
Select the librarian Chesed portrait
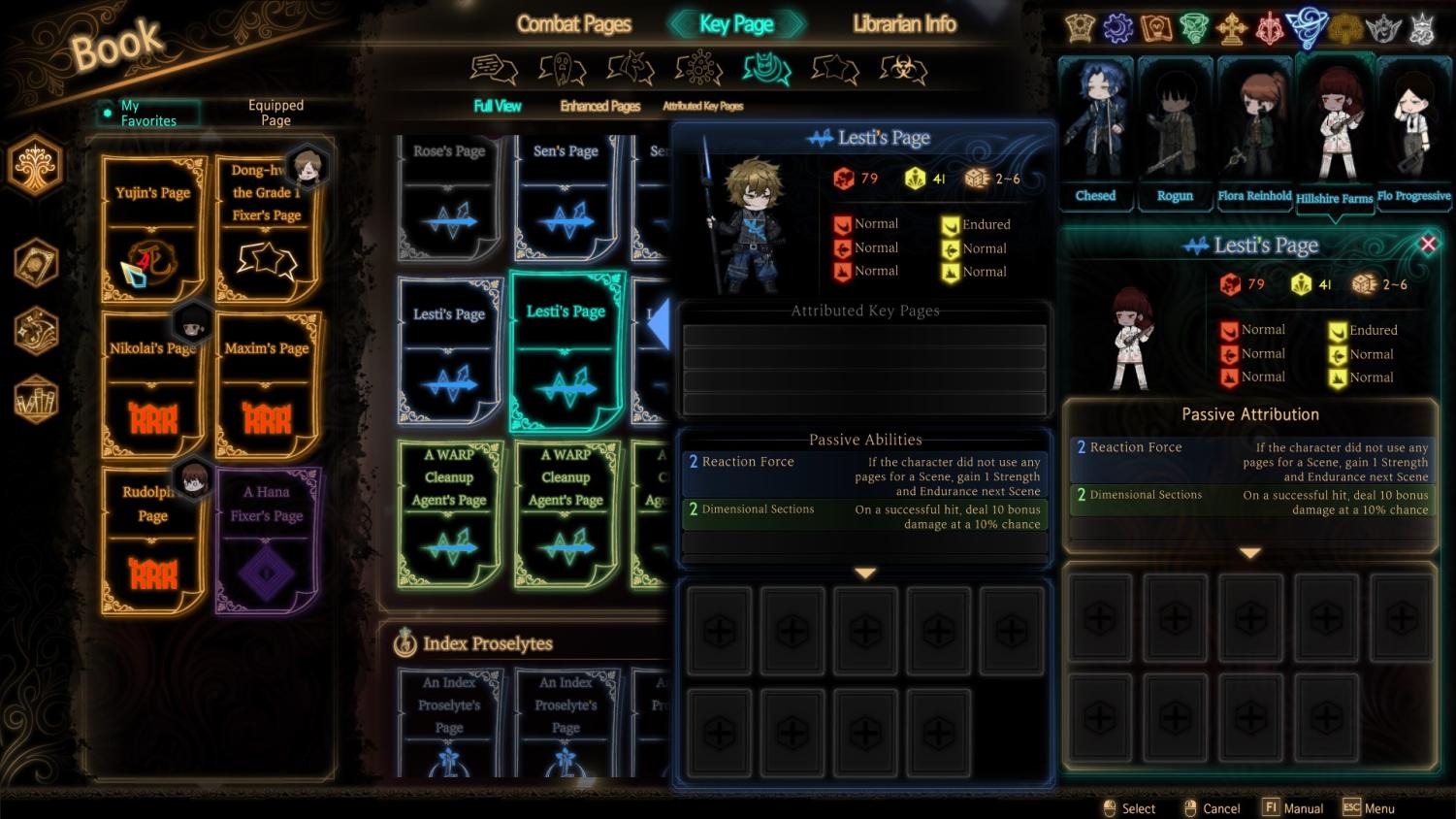1095,131
